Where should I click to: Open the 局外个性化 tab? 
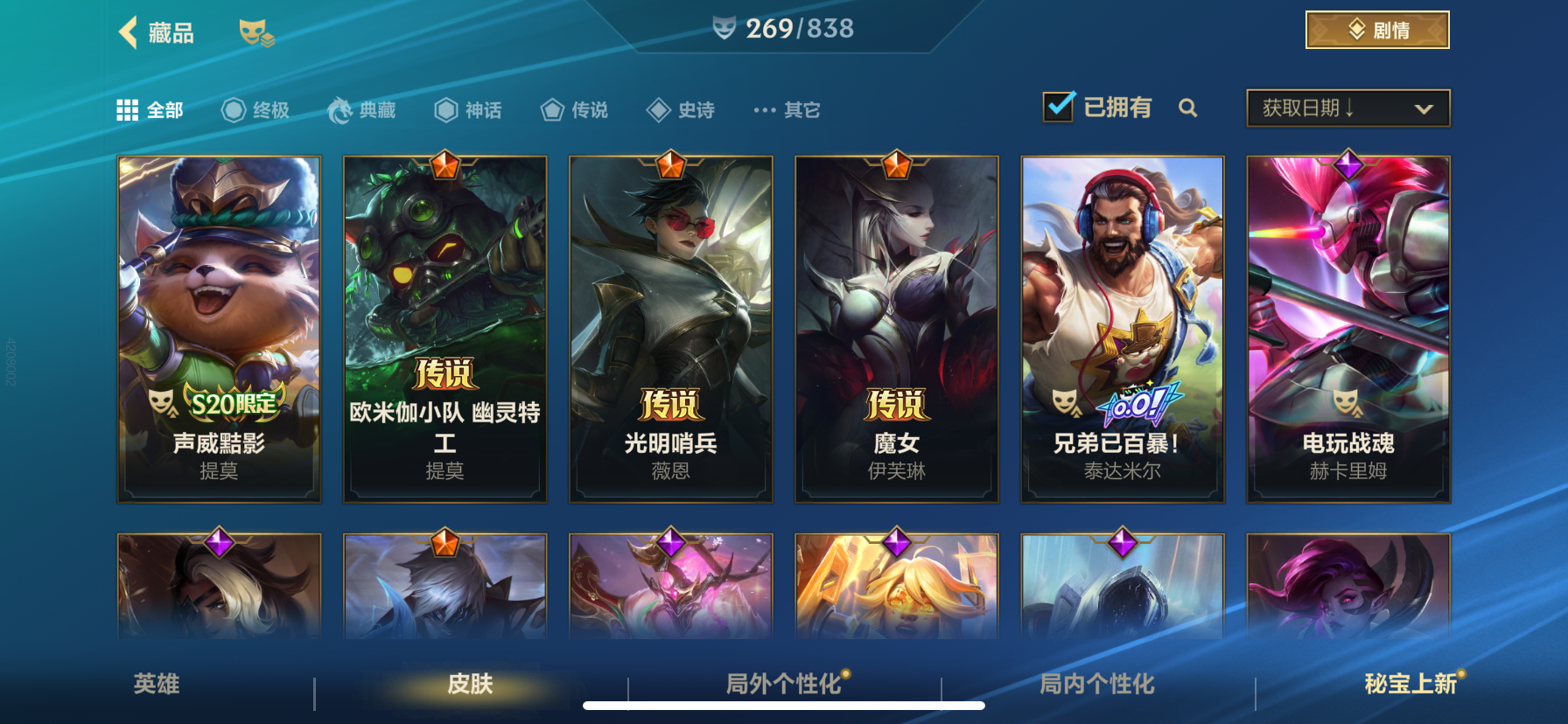(781, 686)
